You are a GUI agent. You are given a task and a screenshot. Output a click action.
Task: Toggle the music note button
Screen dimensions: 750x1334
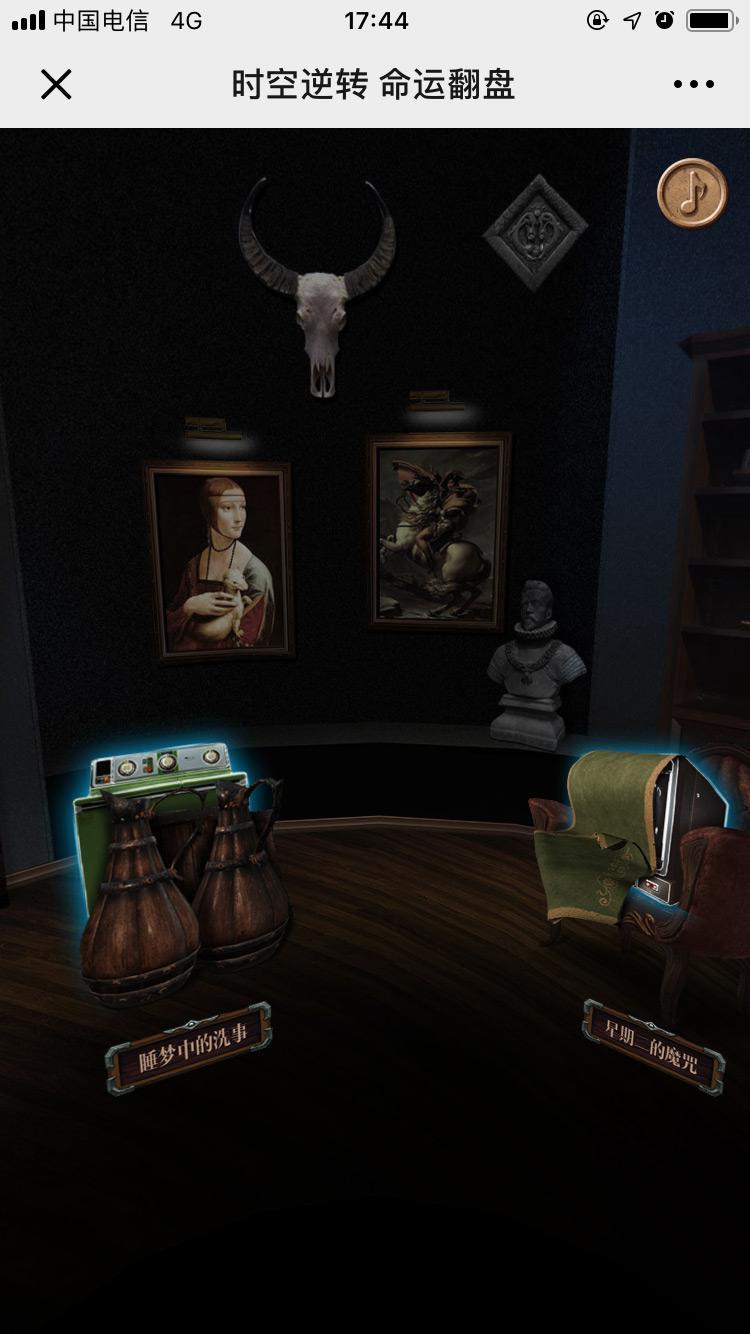click(x=692, y=193)
